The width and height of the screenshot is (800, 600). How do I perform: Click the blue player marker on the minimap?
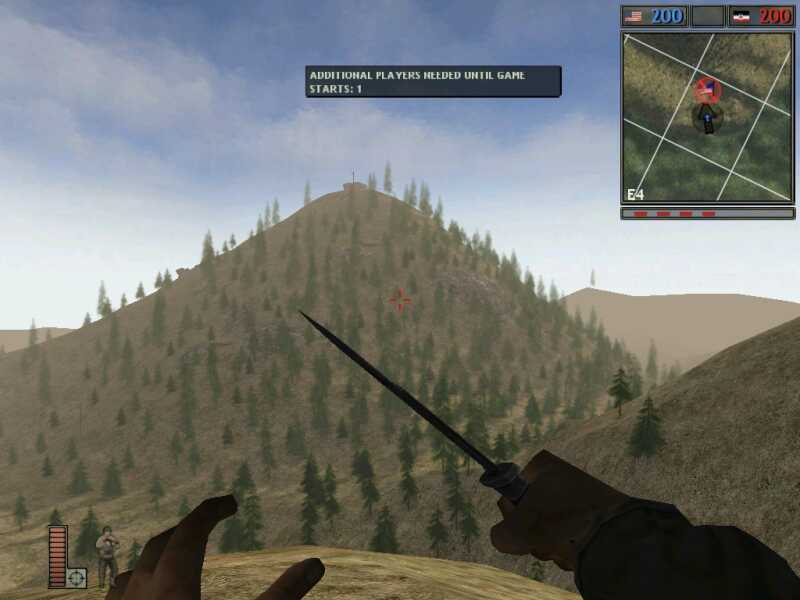(x=708, y=121)
